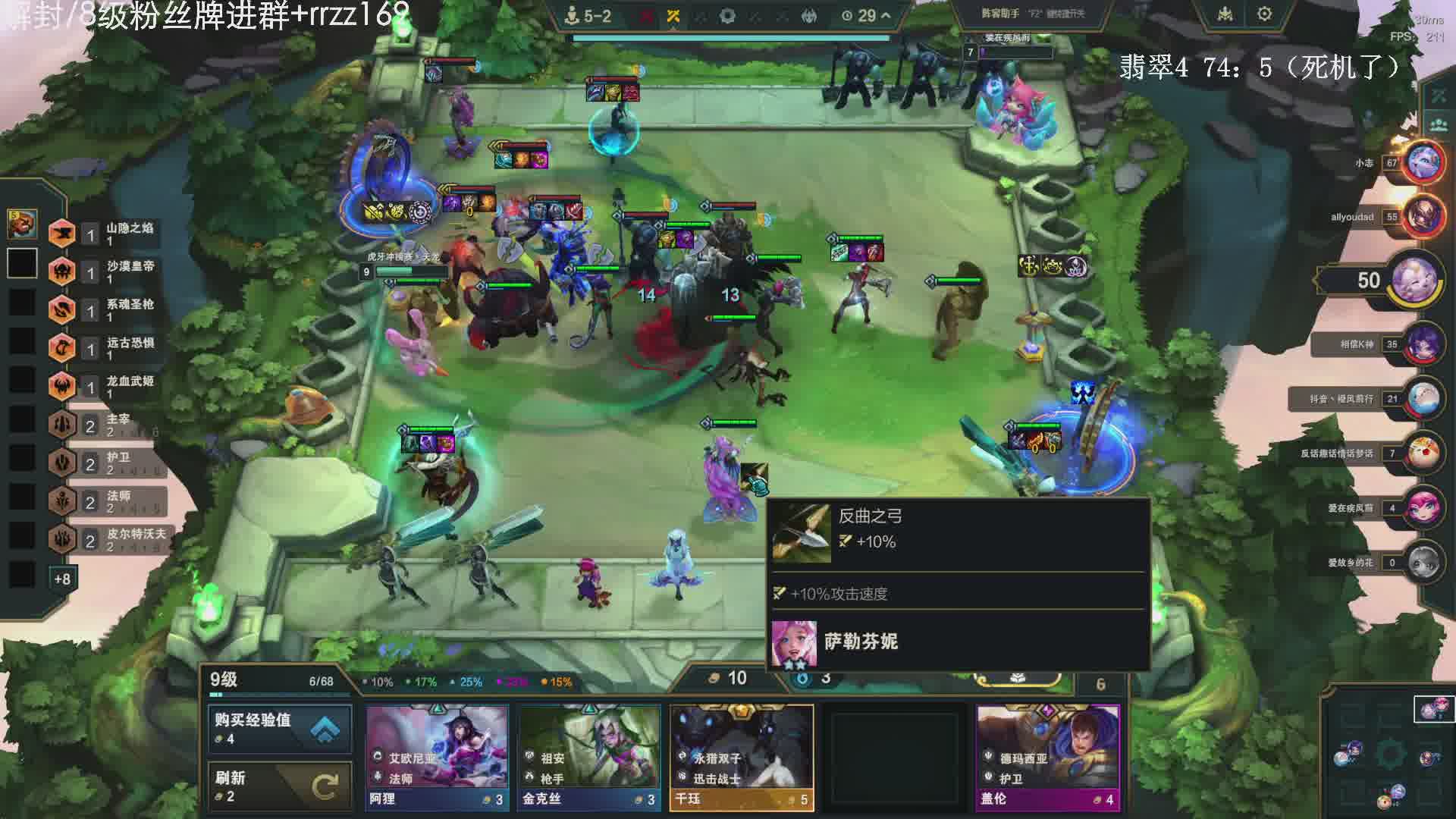Viewport: 1456px width, 819px height.
Task: Expand the +8 hidden traits button
Action: point(62,579)
